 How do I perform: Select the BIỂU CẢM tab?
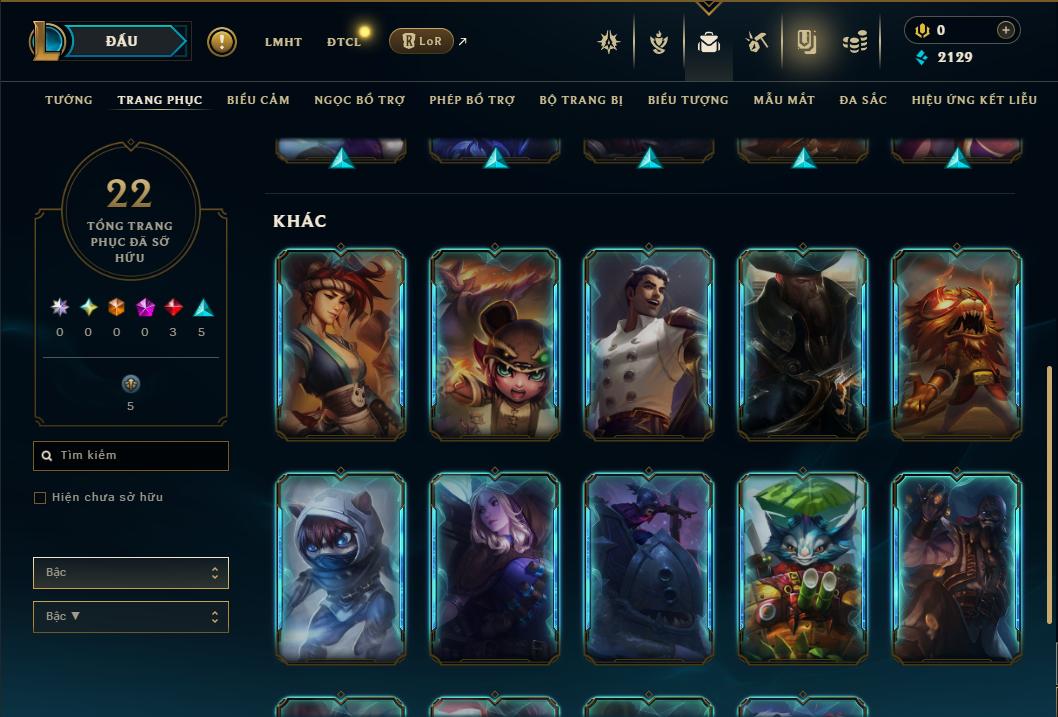click(x=258, y=100)
